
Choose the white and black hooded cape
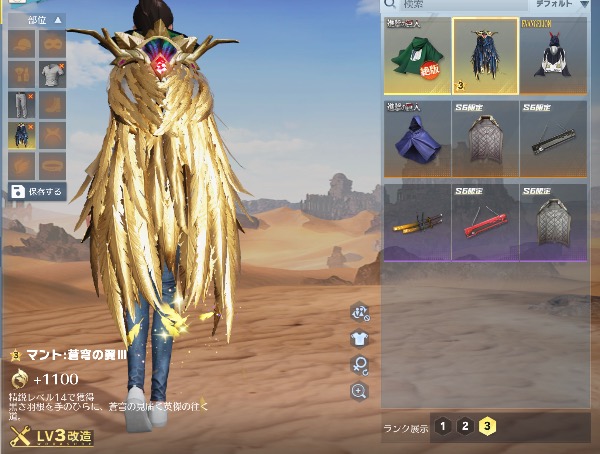click(553, 56)
